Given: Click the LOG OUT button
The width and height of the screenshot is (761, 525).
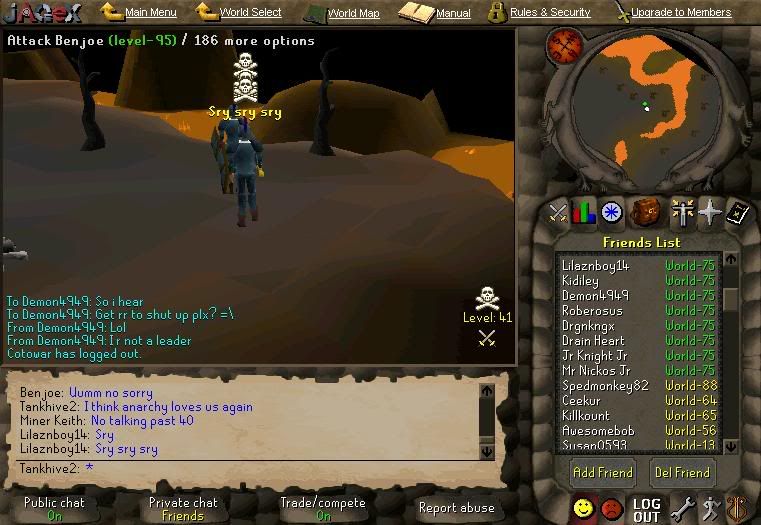Looking at the screenshot, I should 646,510.
